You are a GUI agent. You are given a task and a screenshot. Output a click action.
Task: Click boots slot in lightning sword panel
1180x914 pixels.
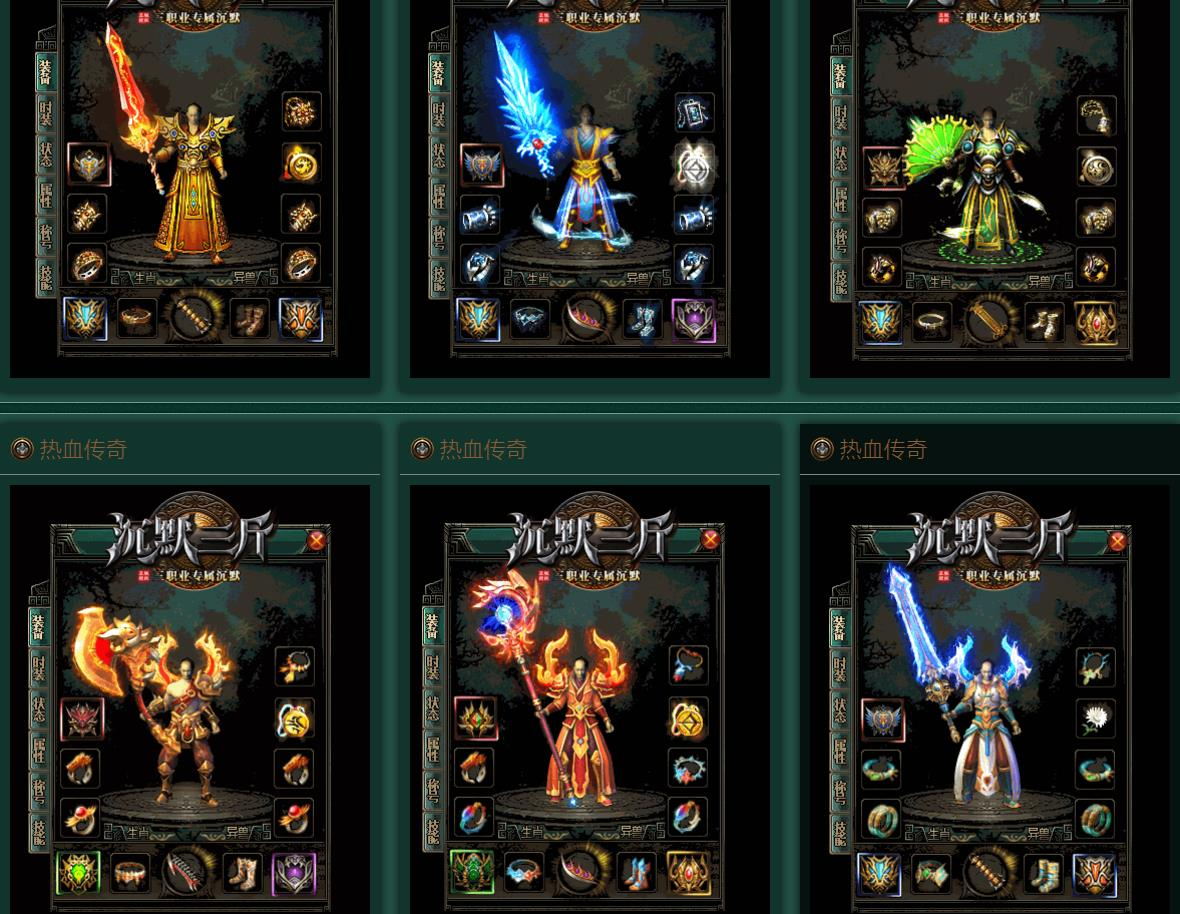(x=1042, y=875)
